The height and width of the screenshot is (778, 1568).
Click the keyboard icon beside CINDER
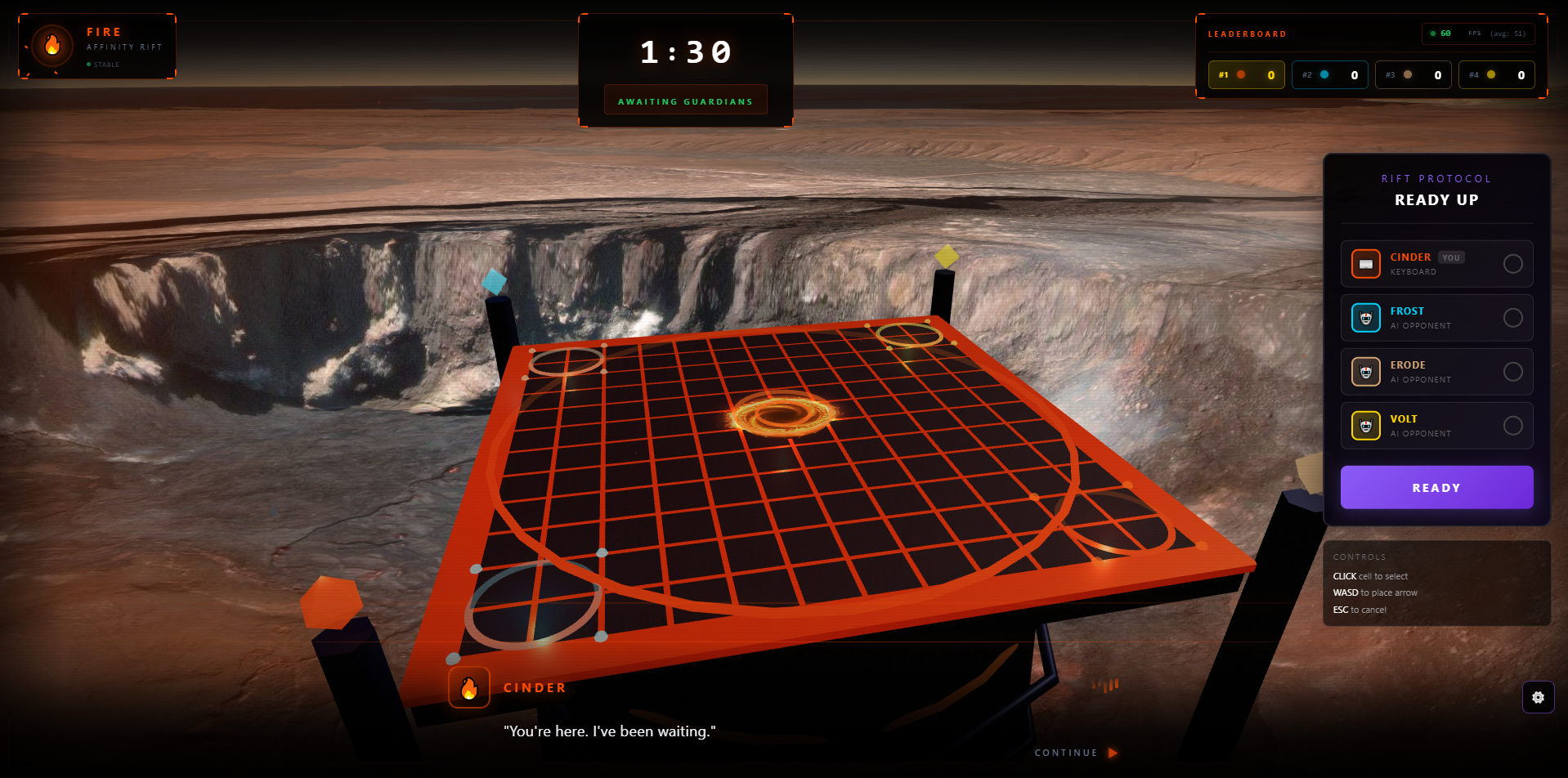(x=1365, y=263)
